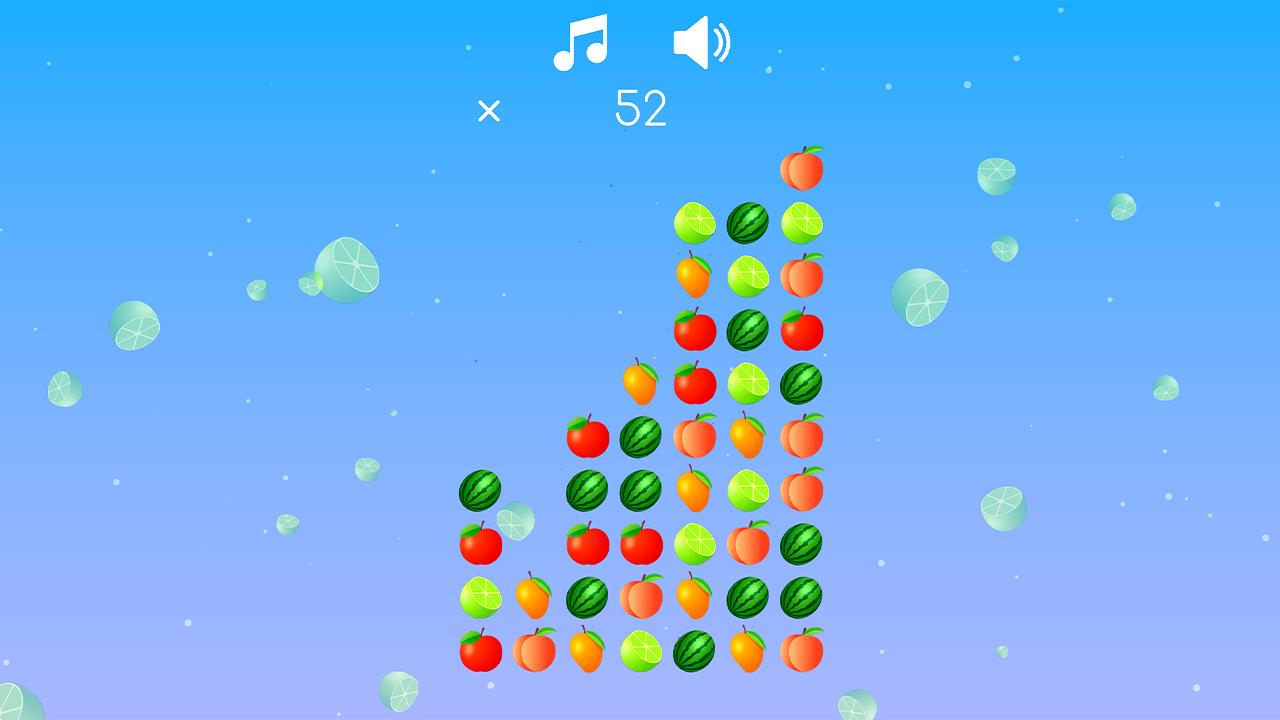
Task: Click the watermelon in the second row
Action: click(746, 221)
